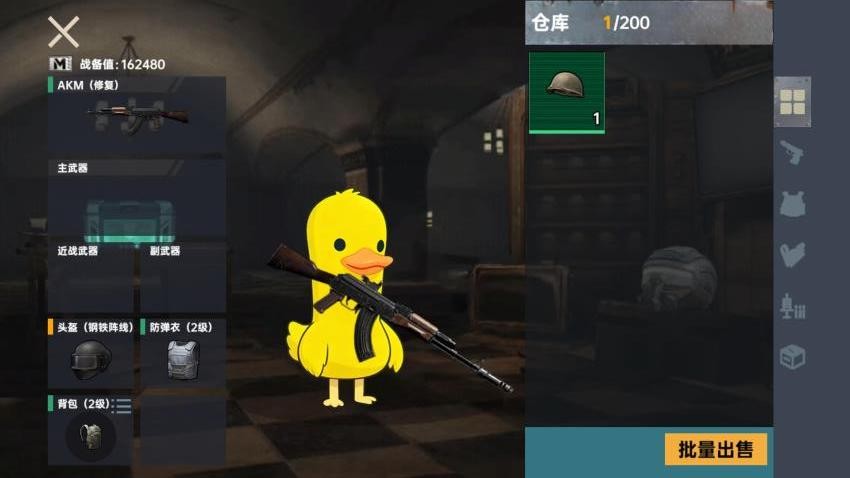This screenshot has width=850, height=478.
Task: Select the 背包 2级 backpack slot
Action: 90,431
